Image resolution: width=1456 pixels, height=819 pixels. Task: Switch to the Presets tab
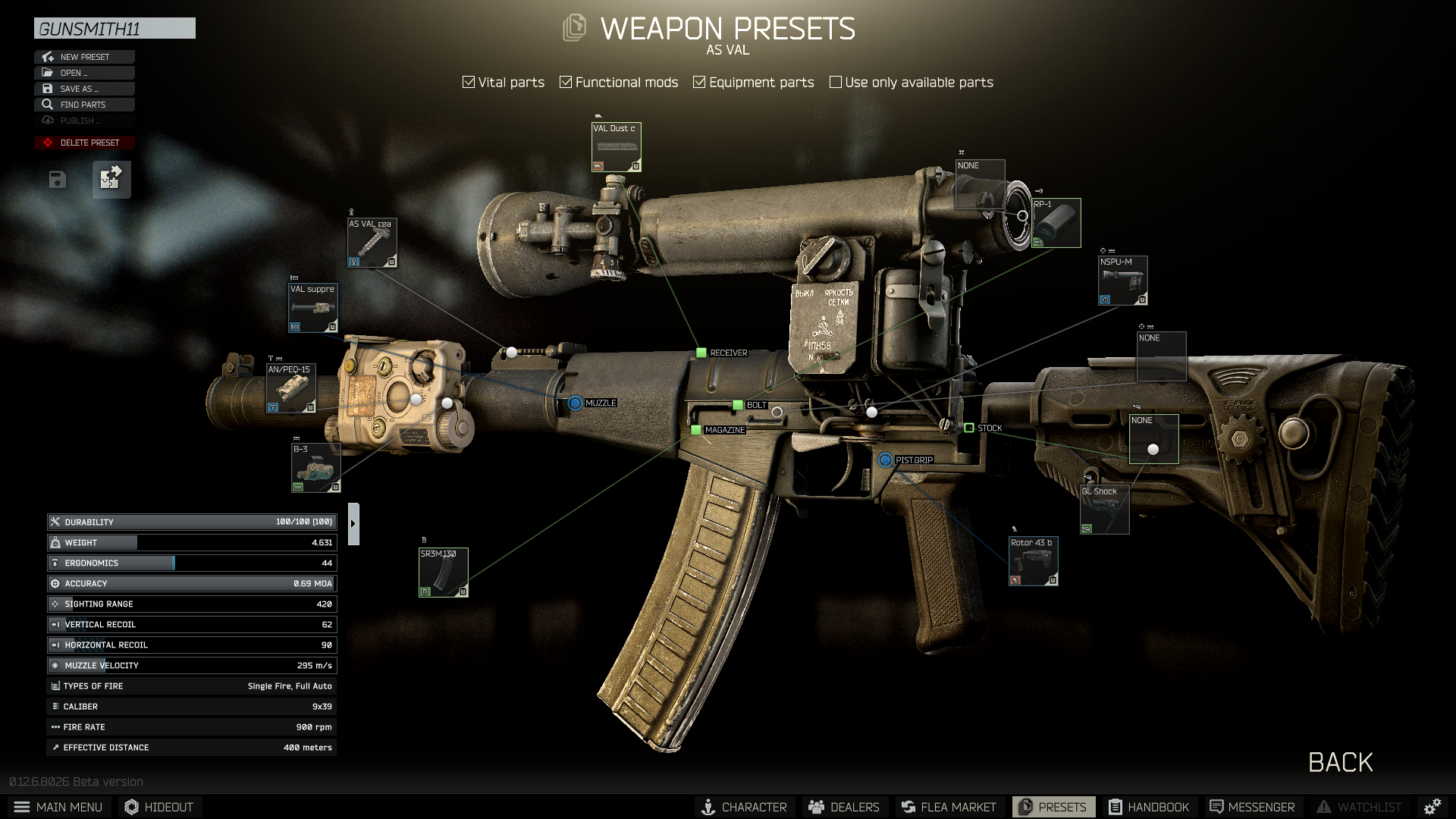[1053, 806]
